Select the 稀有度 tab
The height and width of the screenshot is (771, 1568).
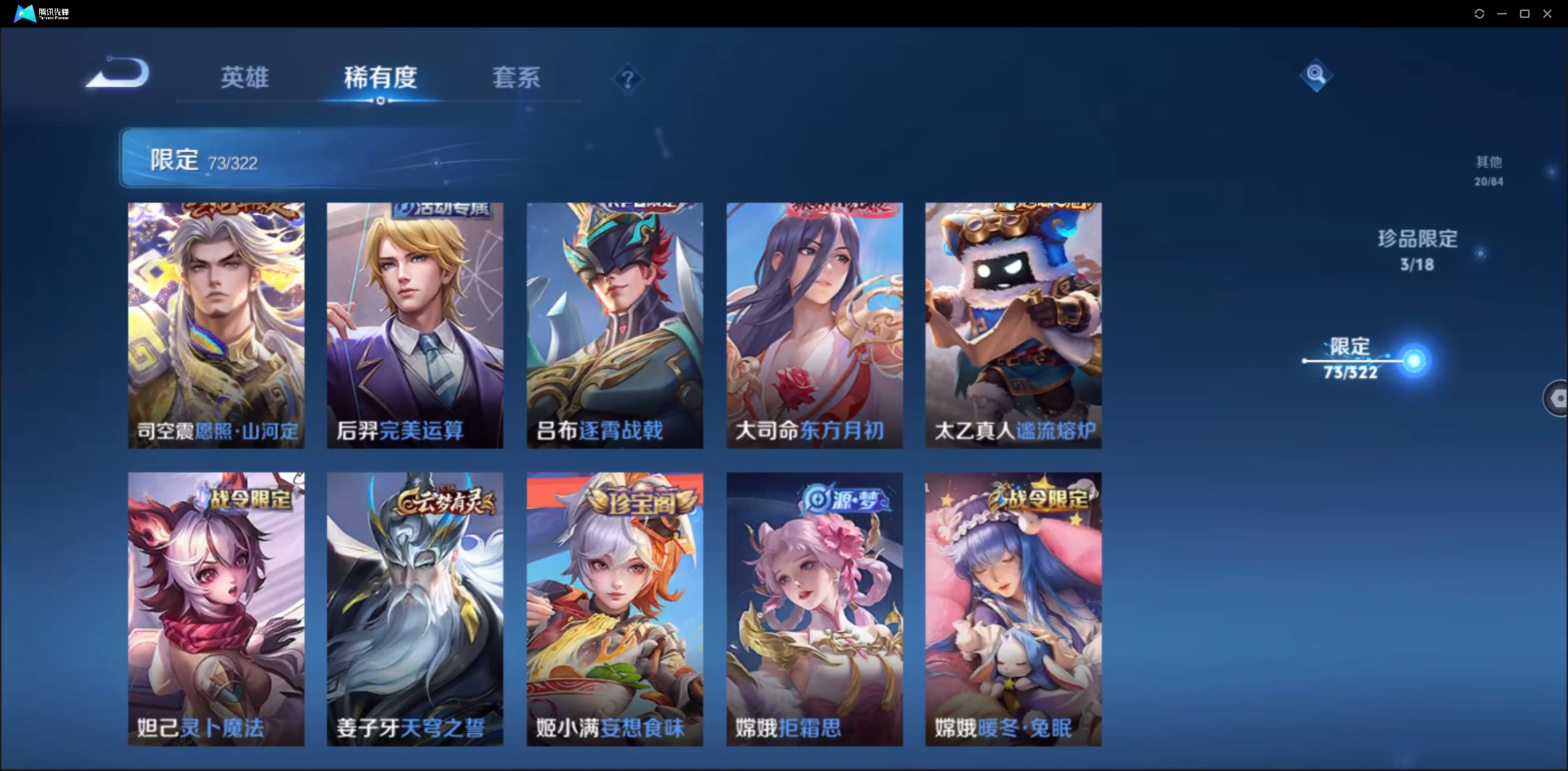[x=380, y=78]
